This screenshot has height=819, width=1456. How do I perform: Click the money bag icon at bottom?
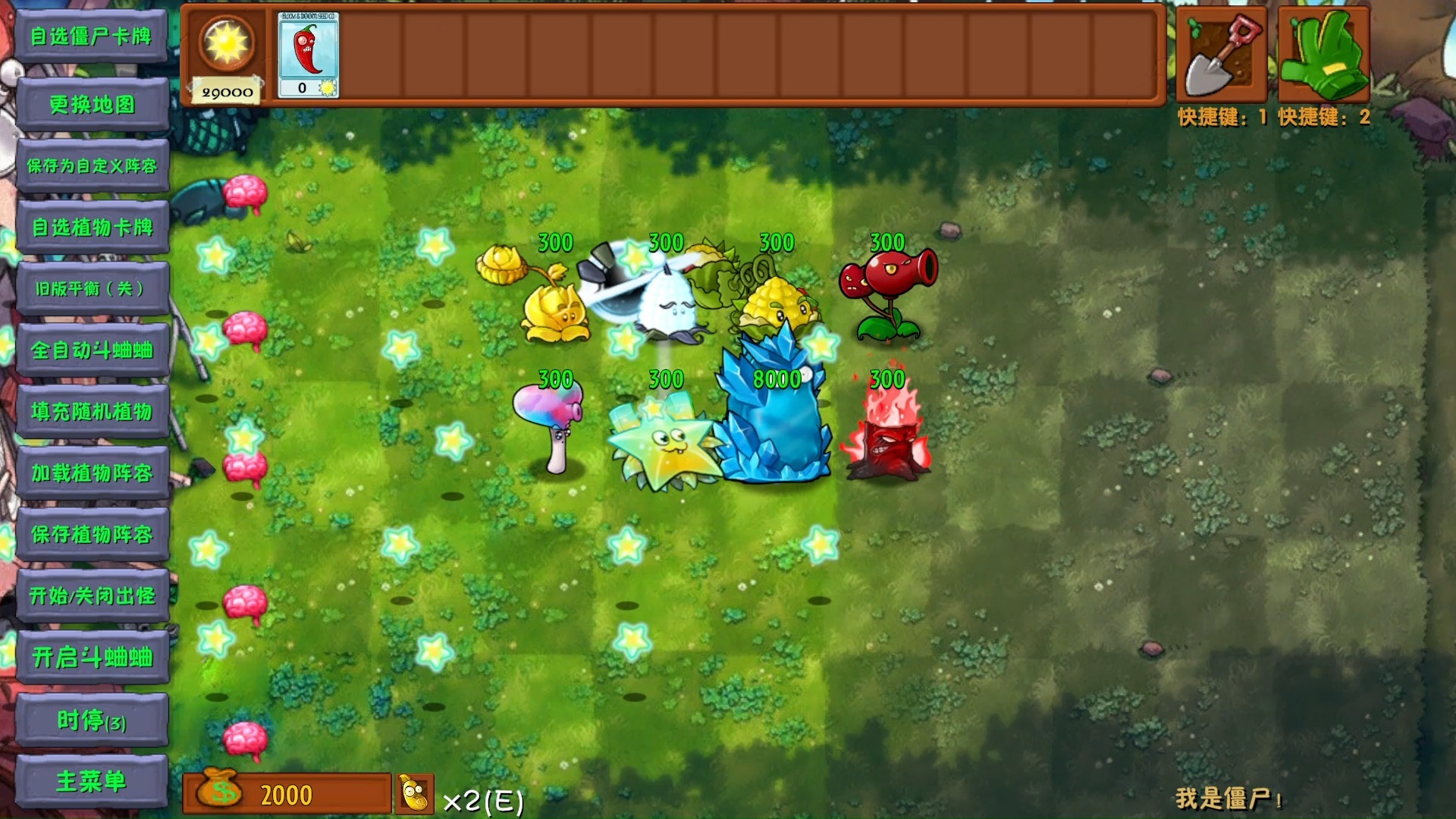[218, 793]
